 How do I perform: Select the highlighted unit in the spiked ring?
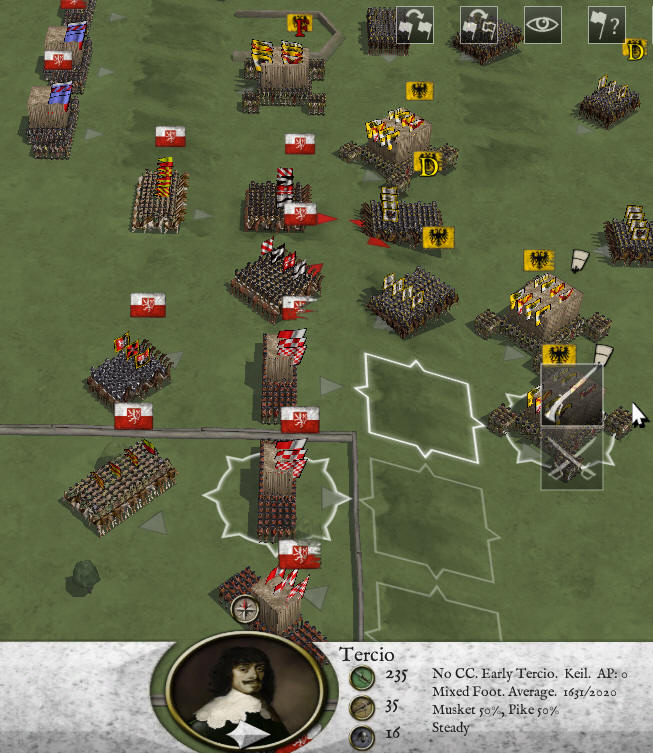click(278, 492)
